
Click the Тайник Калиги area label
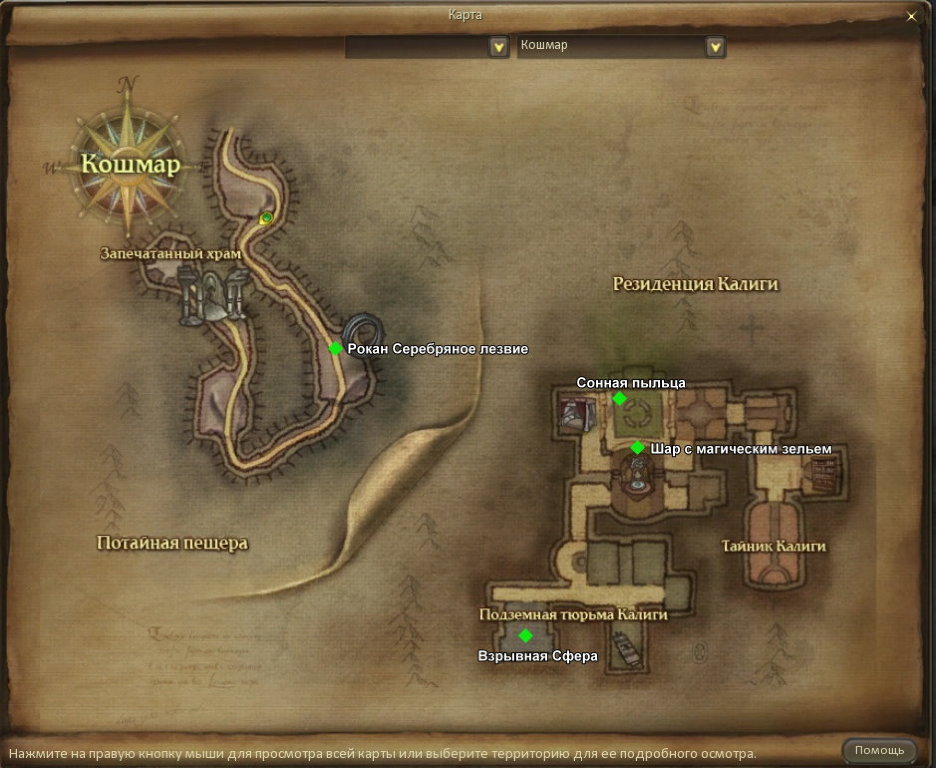pyautogui.click(x=774, y=546)
